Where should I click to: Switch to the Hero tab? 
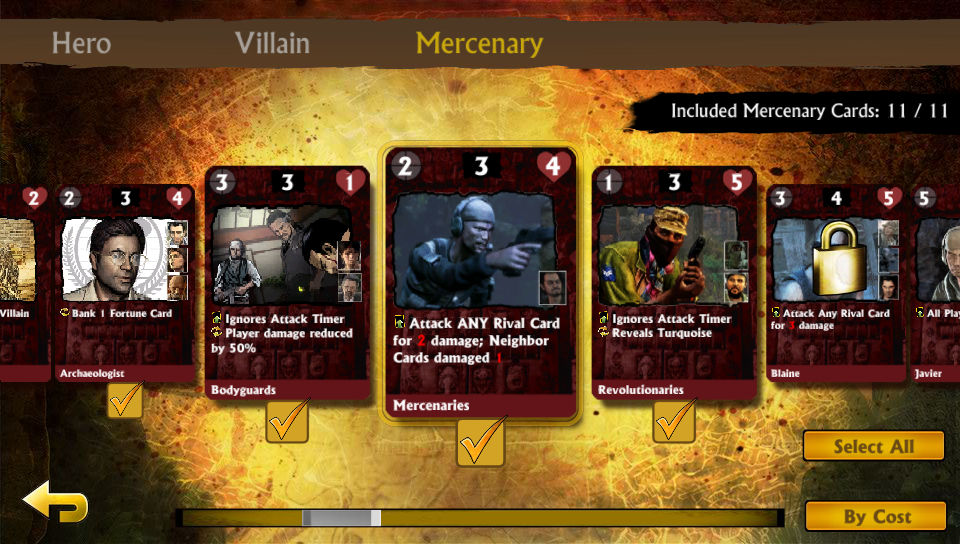[81, 44]
